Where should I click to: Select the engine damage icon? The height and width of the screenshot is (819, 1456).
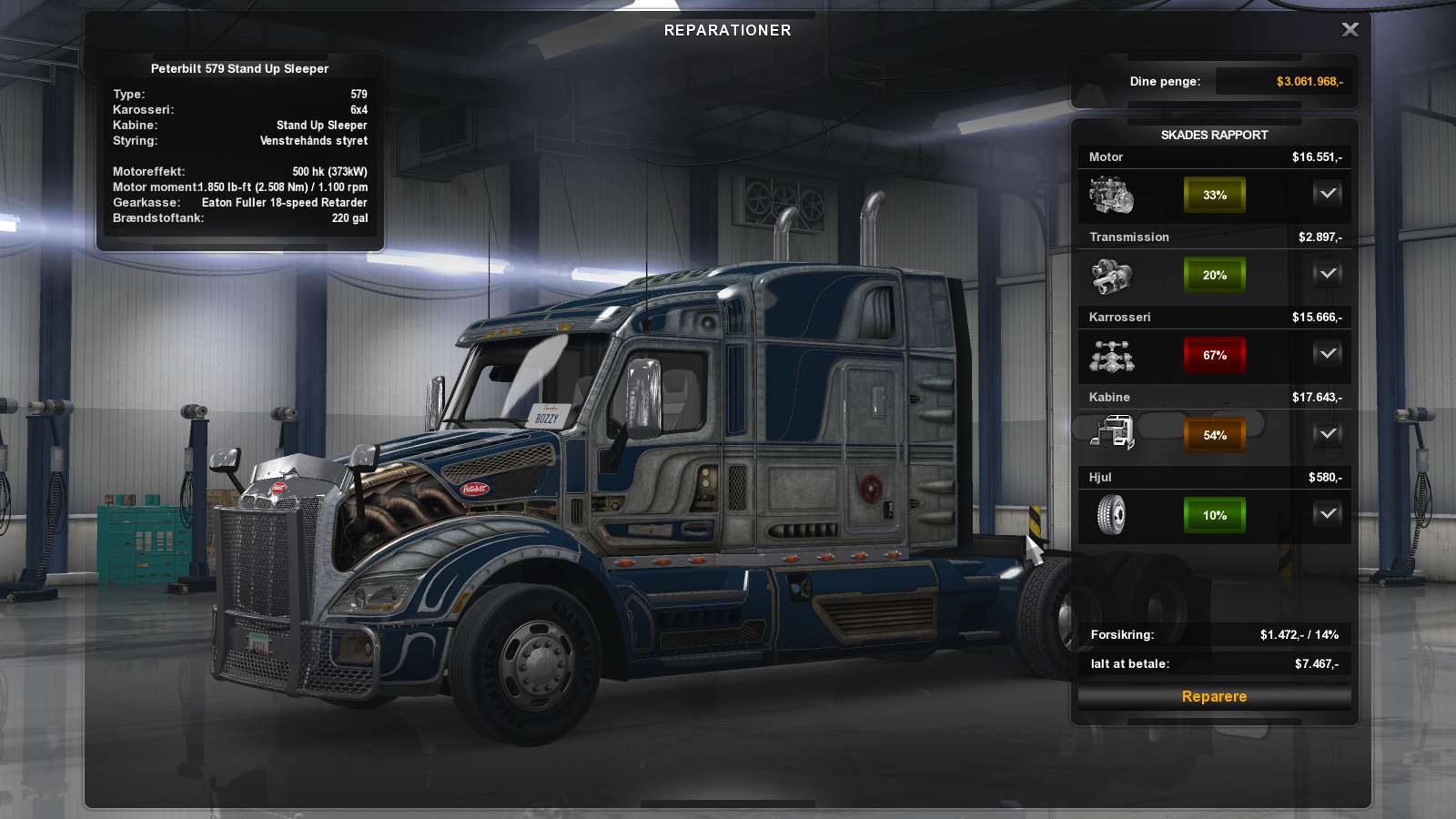[1111, 195]
